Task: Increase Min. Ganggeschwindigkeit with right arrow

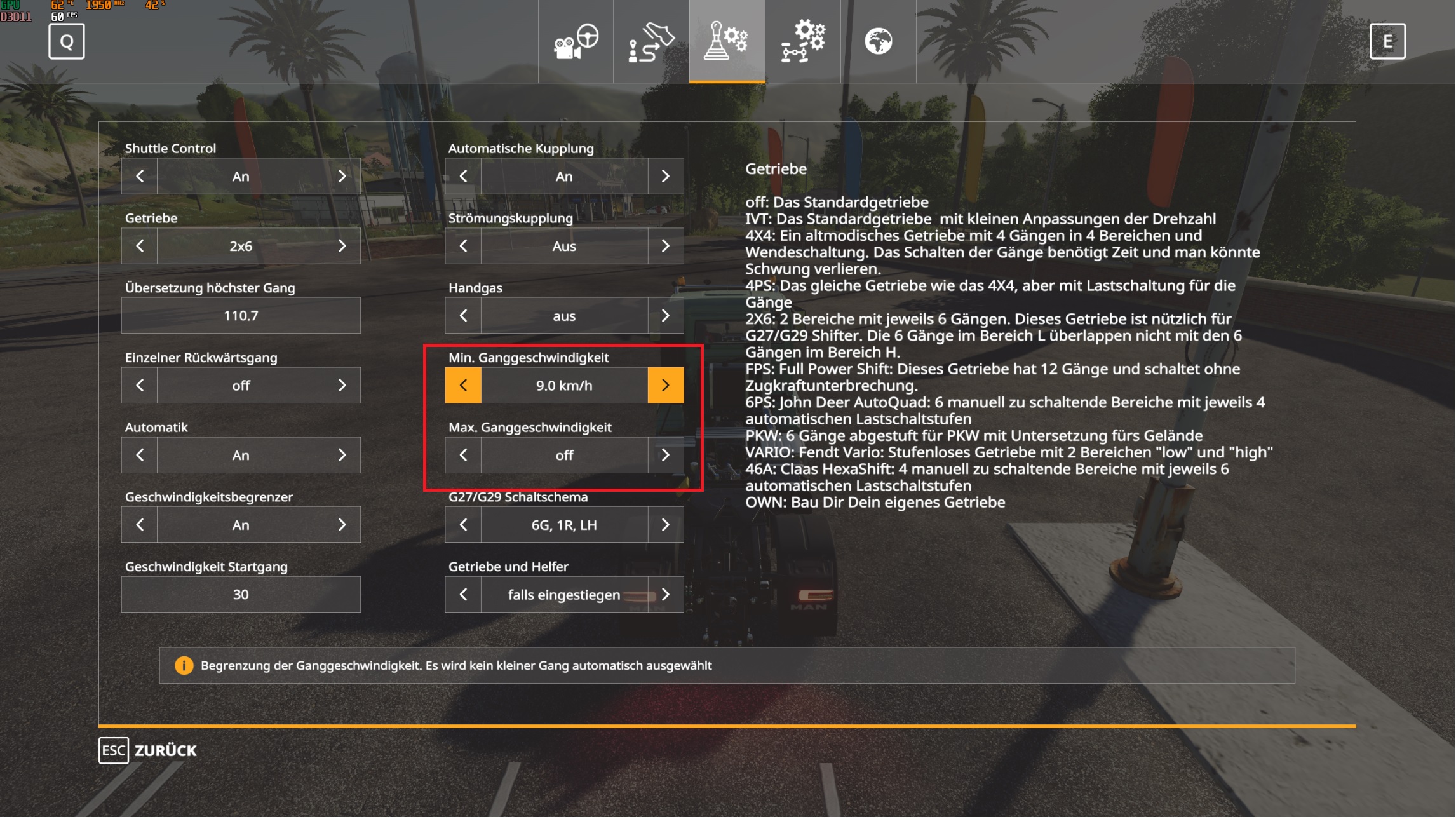Action: click(x=666, y=385)
